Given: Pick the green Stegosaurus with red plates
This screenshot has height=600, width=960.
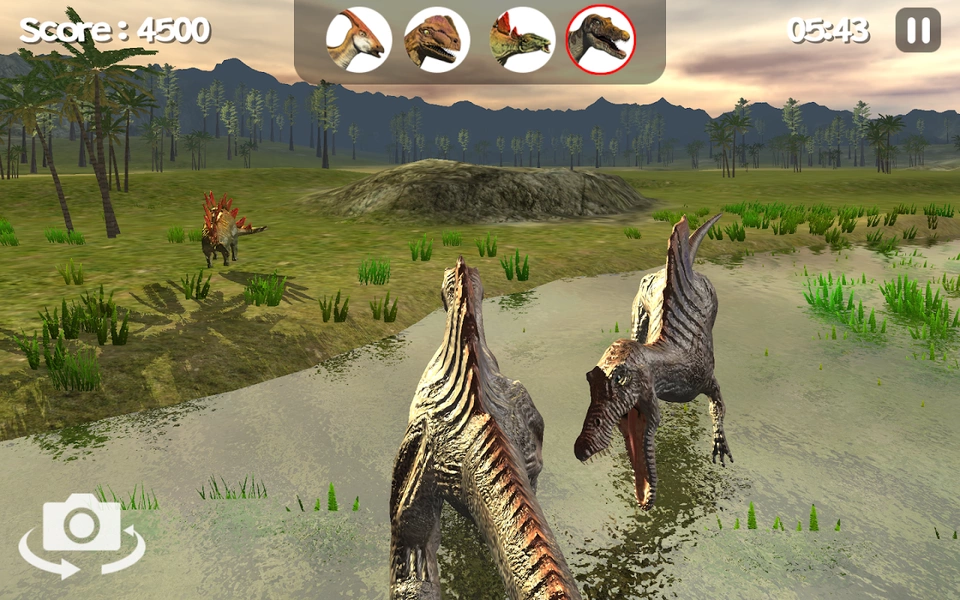Looking at the screenshot, I should click(520, 40).
